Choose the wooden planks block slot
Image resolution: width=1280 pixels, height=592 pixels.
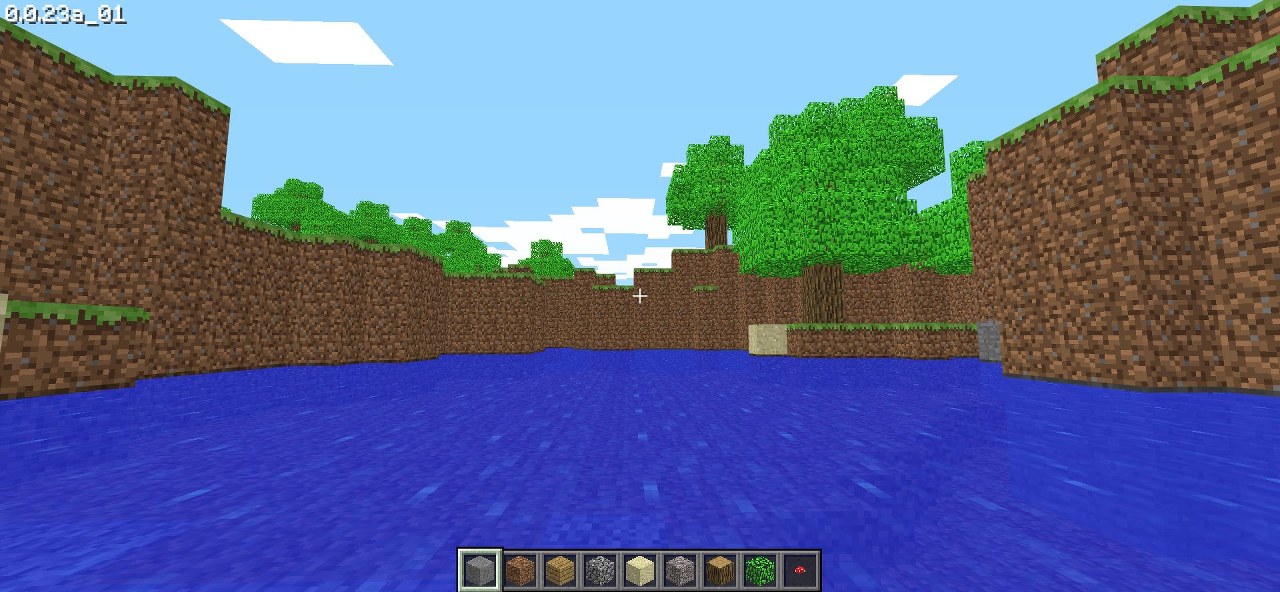pyautogui.click(x=560, y=571)
